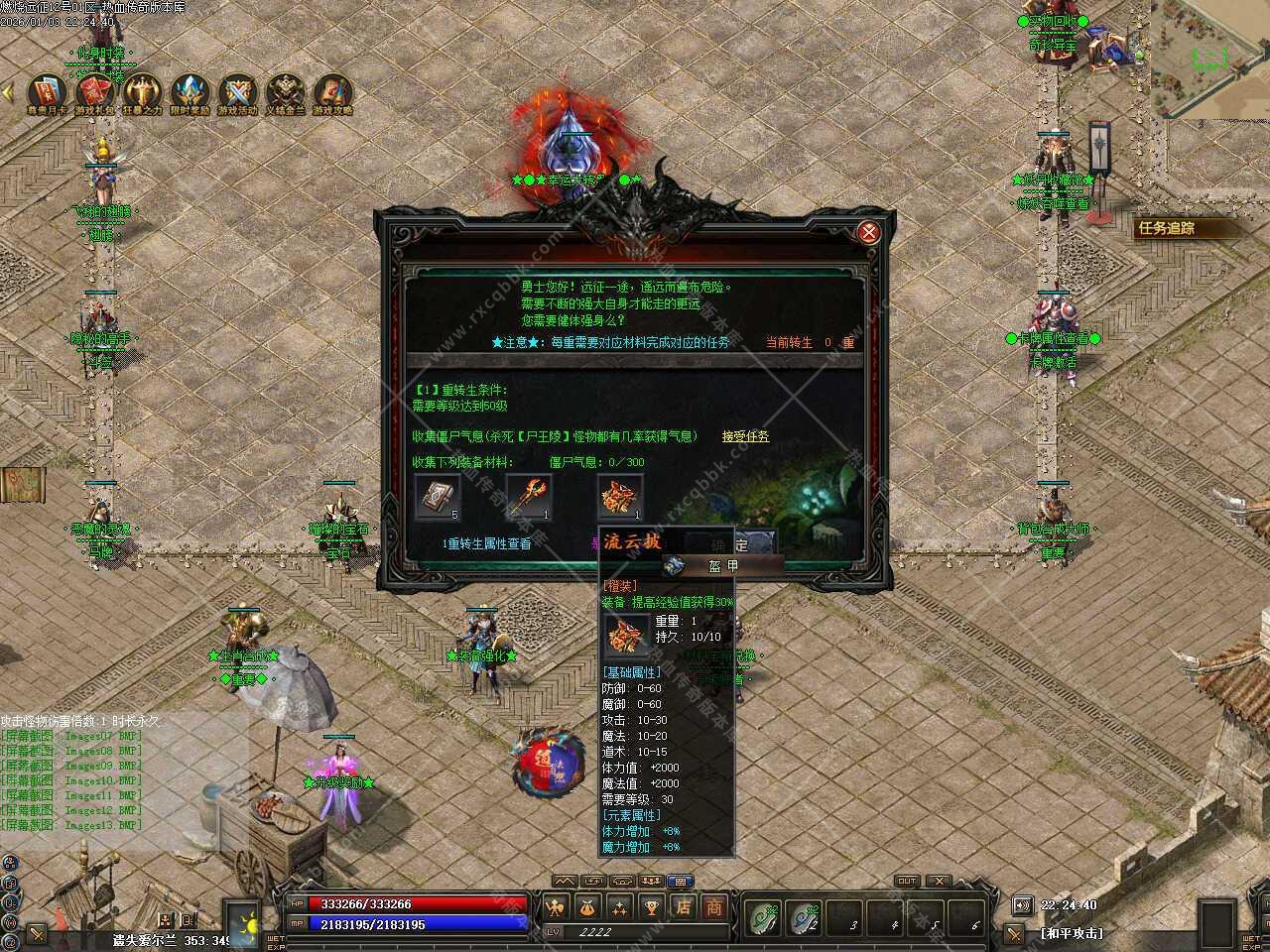Open the 商 mall button
This screenshot has height=952, width=1270.
pos(713,906)
